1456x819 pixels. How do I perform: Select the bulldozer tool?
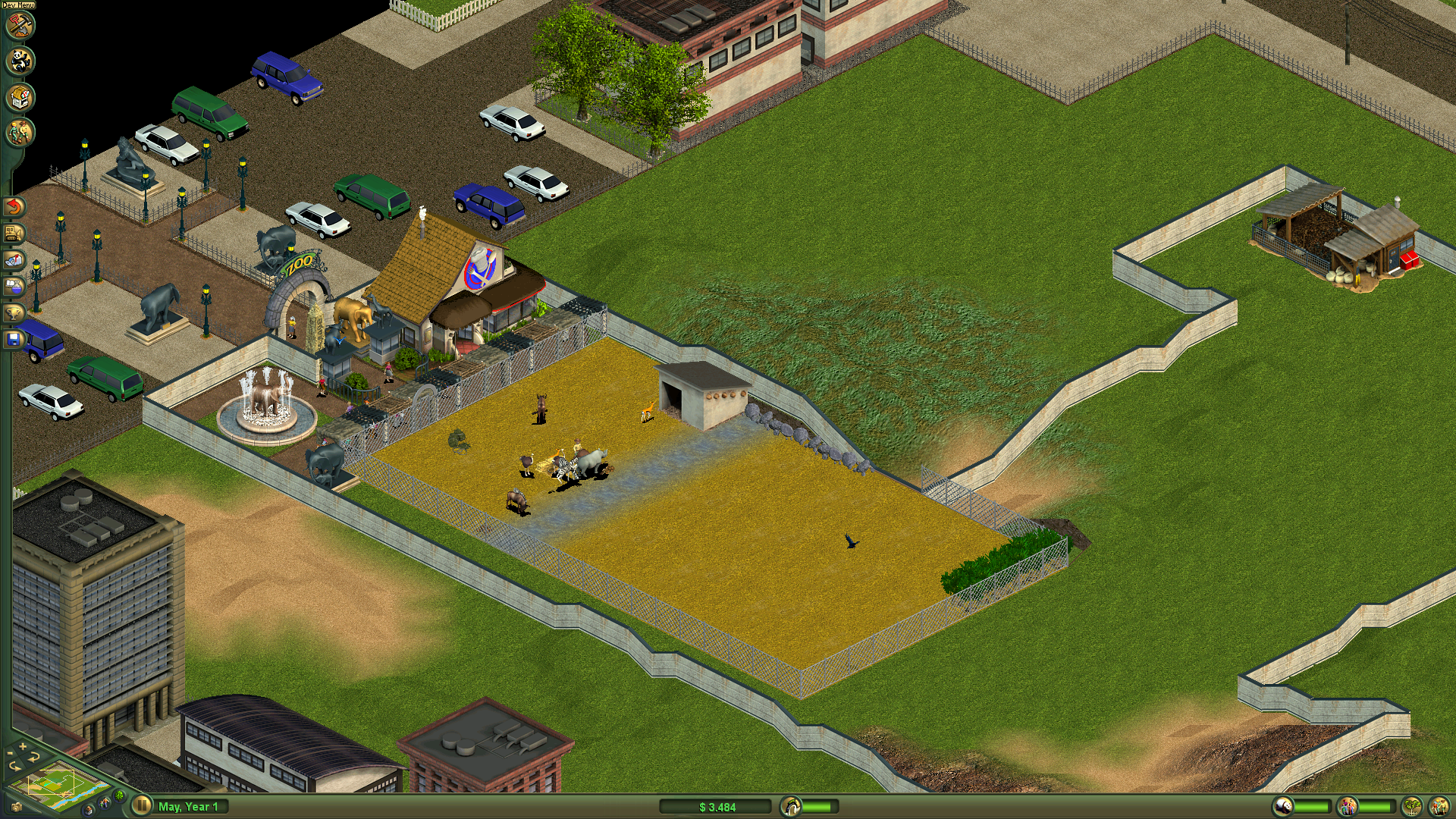click(13, 233)
